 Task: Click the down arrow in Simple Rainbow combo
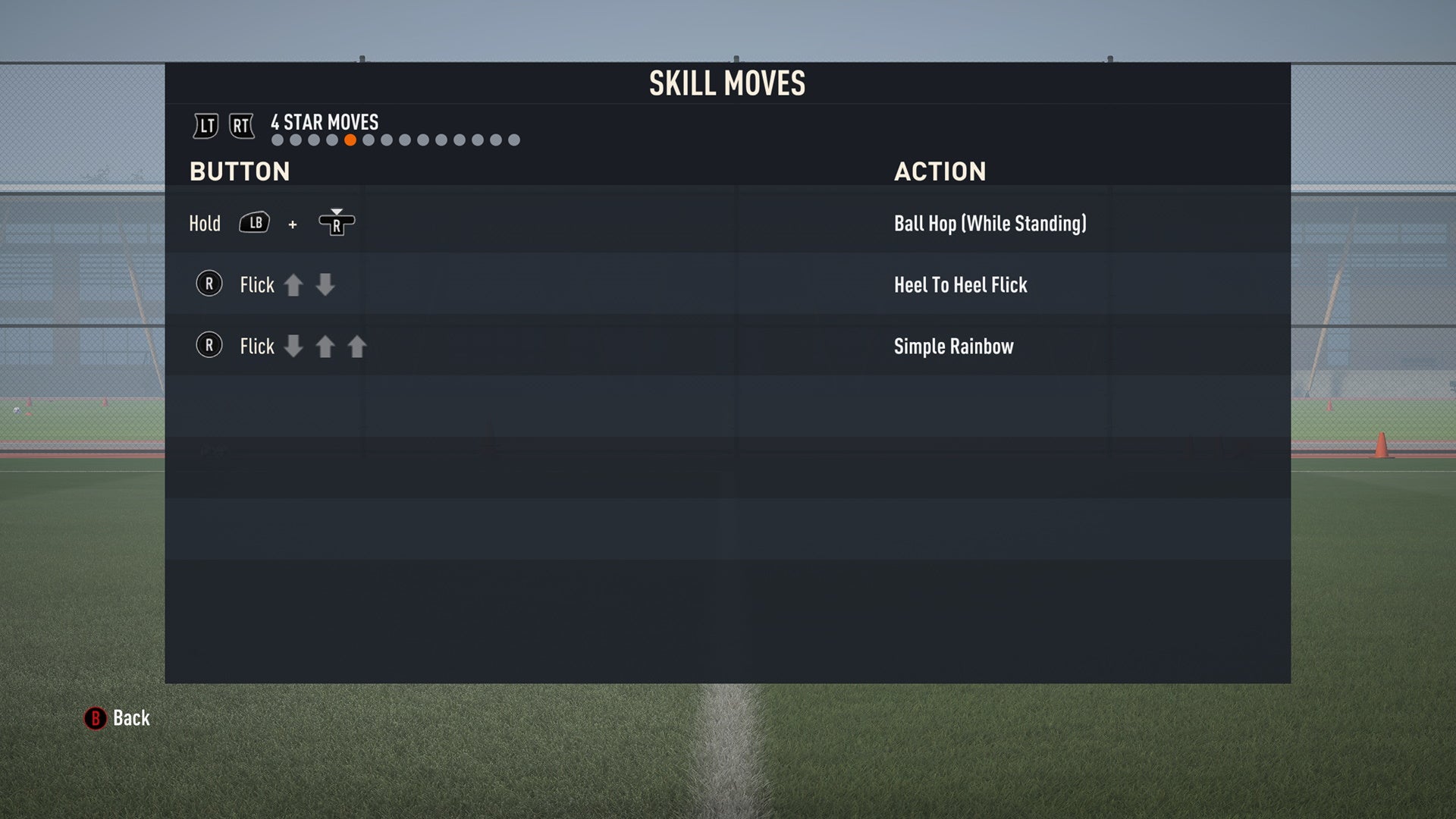click(x=295, y=347)
